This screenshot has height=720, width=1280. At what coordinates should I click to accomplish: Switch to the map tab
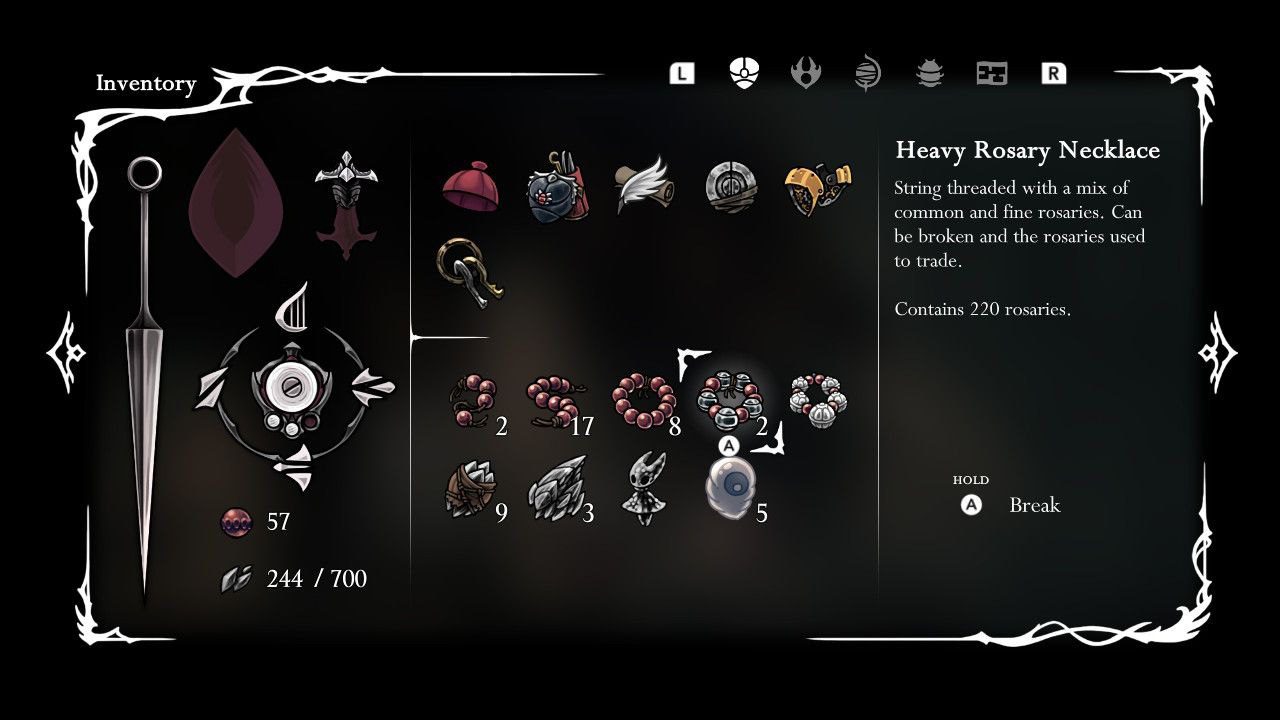[x=991, y=73]
